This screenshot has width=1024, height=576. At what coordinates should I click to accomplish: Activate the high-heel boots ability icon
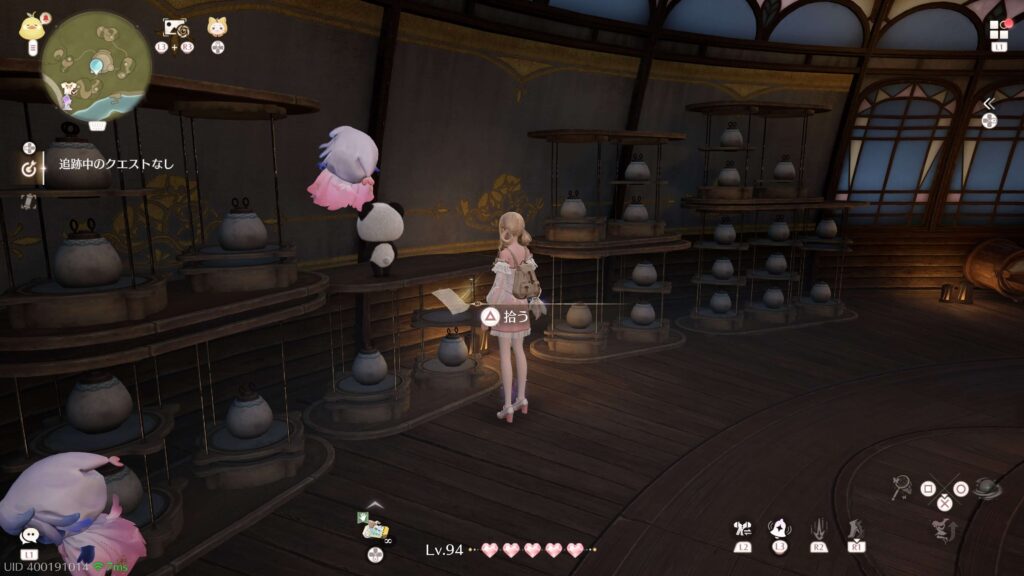[855, 528]
